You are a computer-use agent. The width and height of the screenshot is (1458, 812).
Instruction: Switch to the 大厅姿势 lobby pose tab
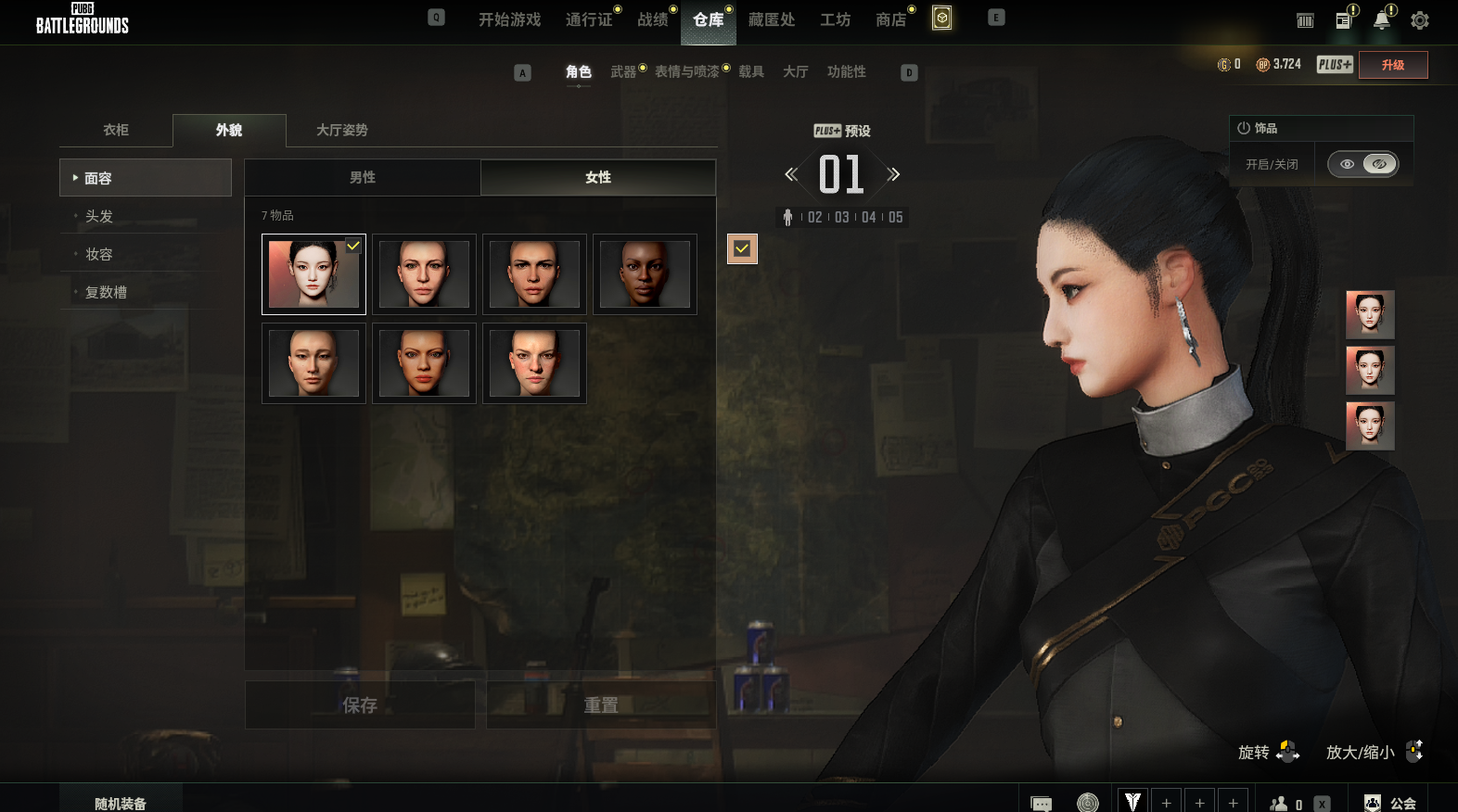click(341, 130)
